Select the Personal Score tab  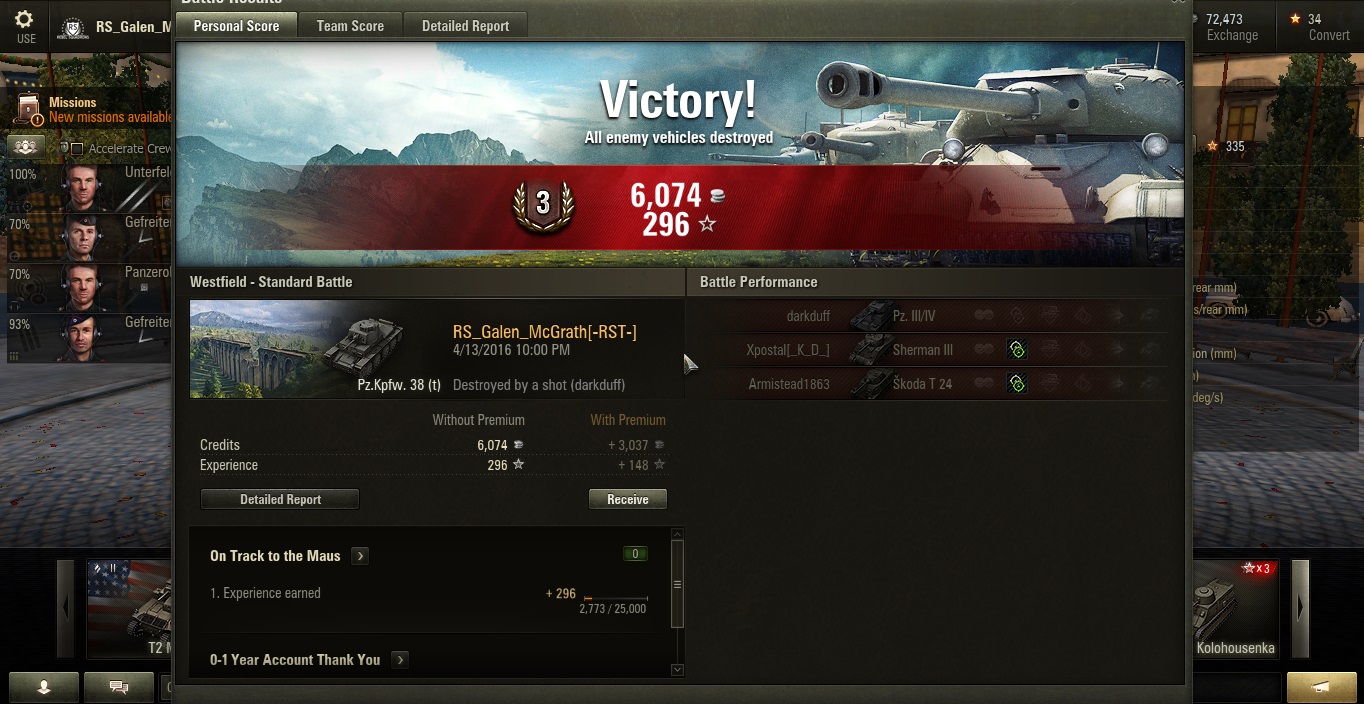click(236, 26)
